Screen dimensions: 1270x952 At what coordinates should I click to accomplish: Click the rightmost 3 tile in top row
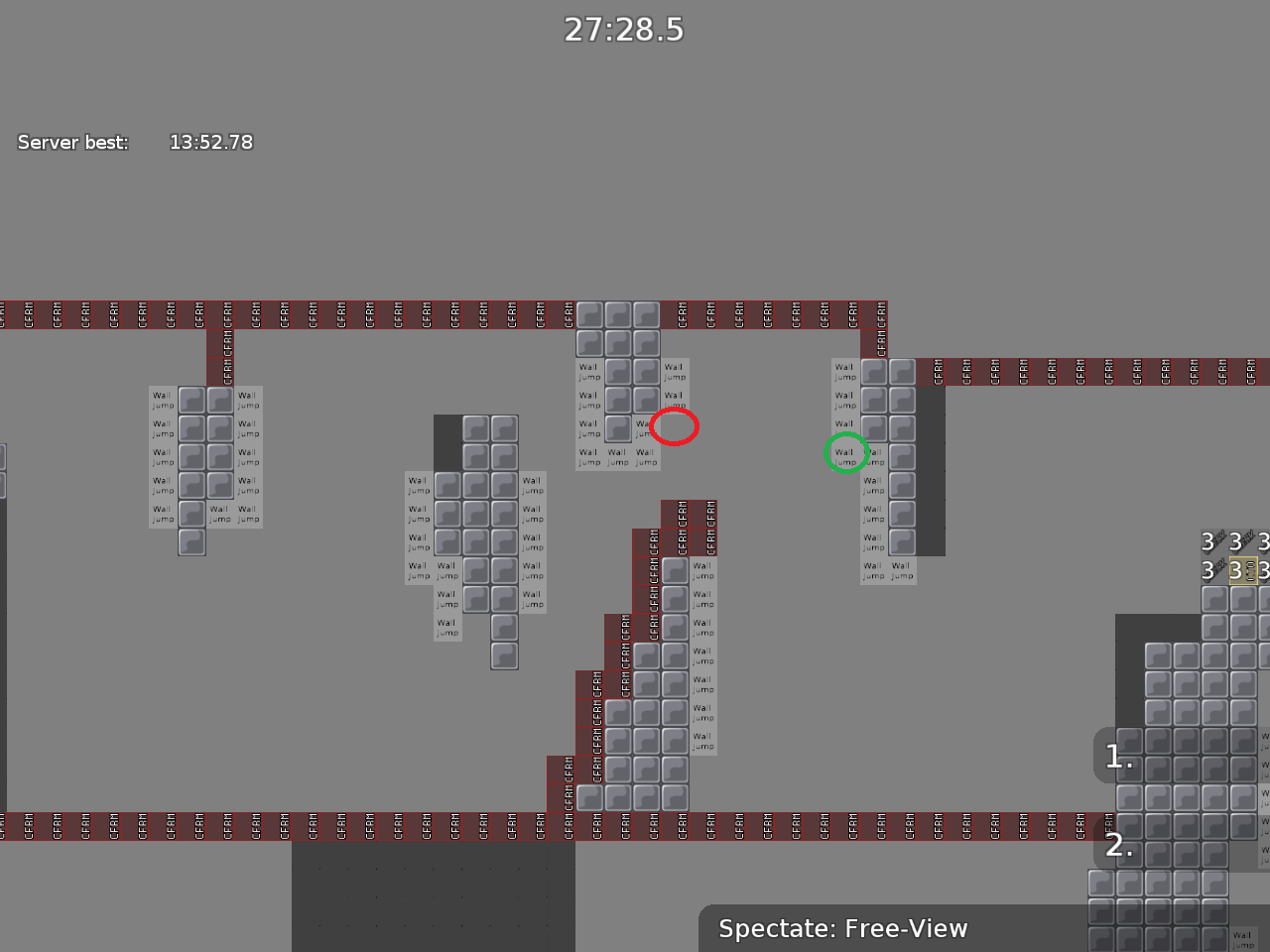(x=1263, y=542)
